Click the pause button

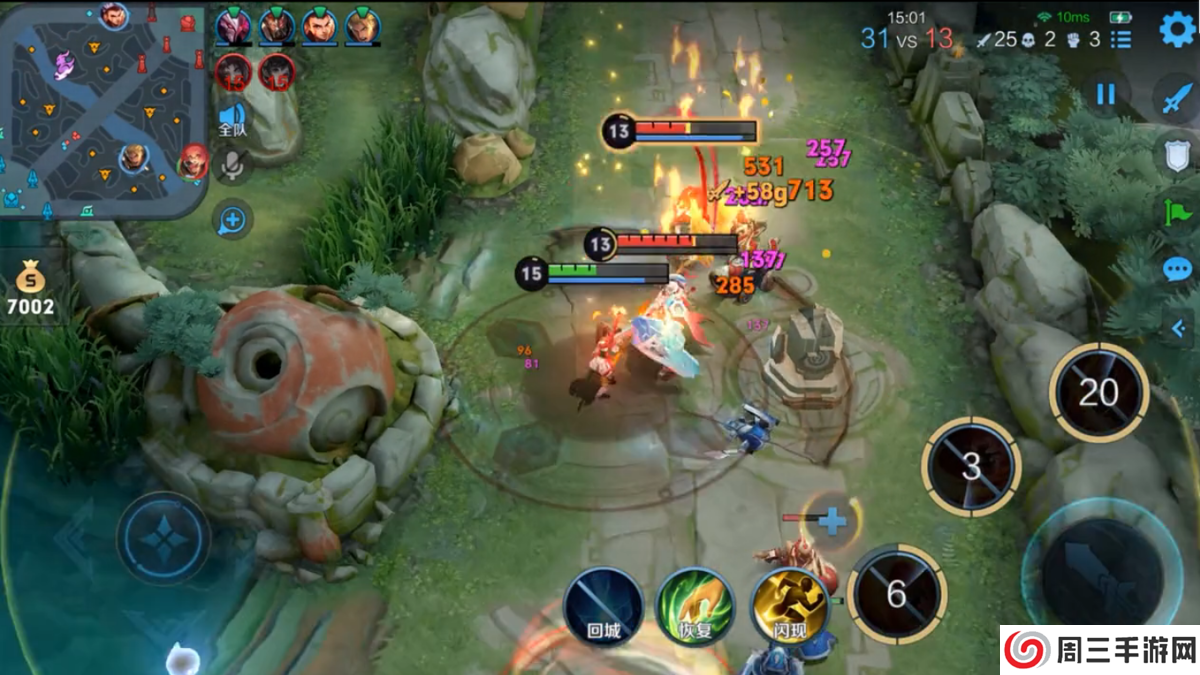tap(1105, 94)
